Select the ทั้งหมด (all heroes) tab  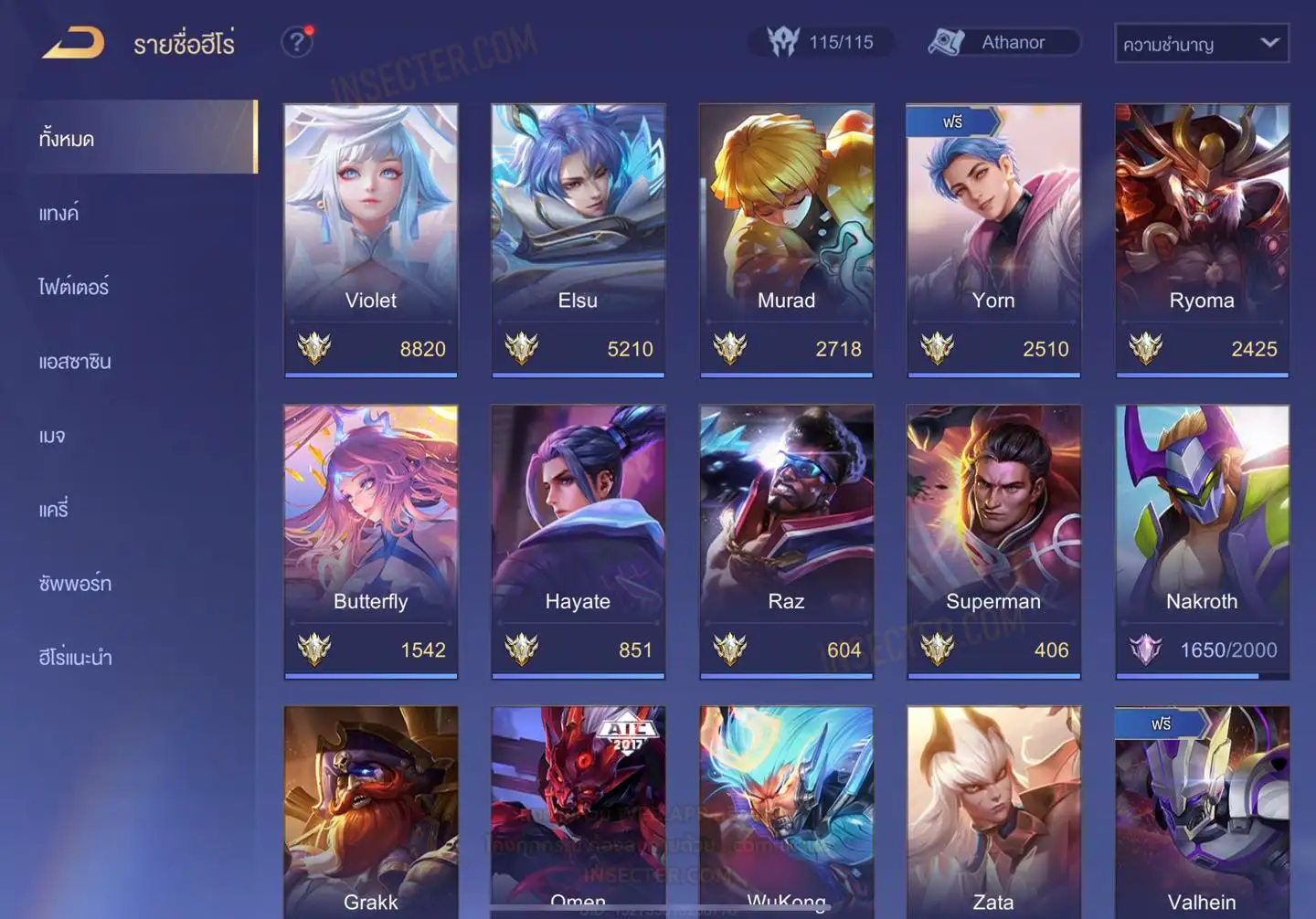66,139
